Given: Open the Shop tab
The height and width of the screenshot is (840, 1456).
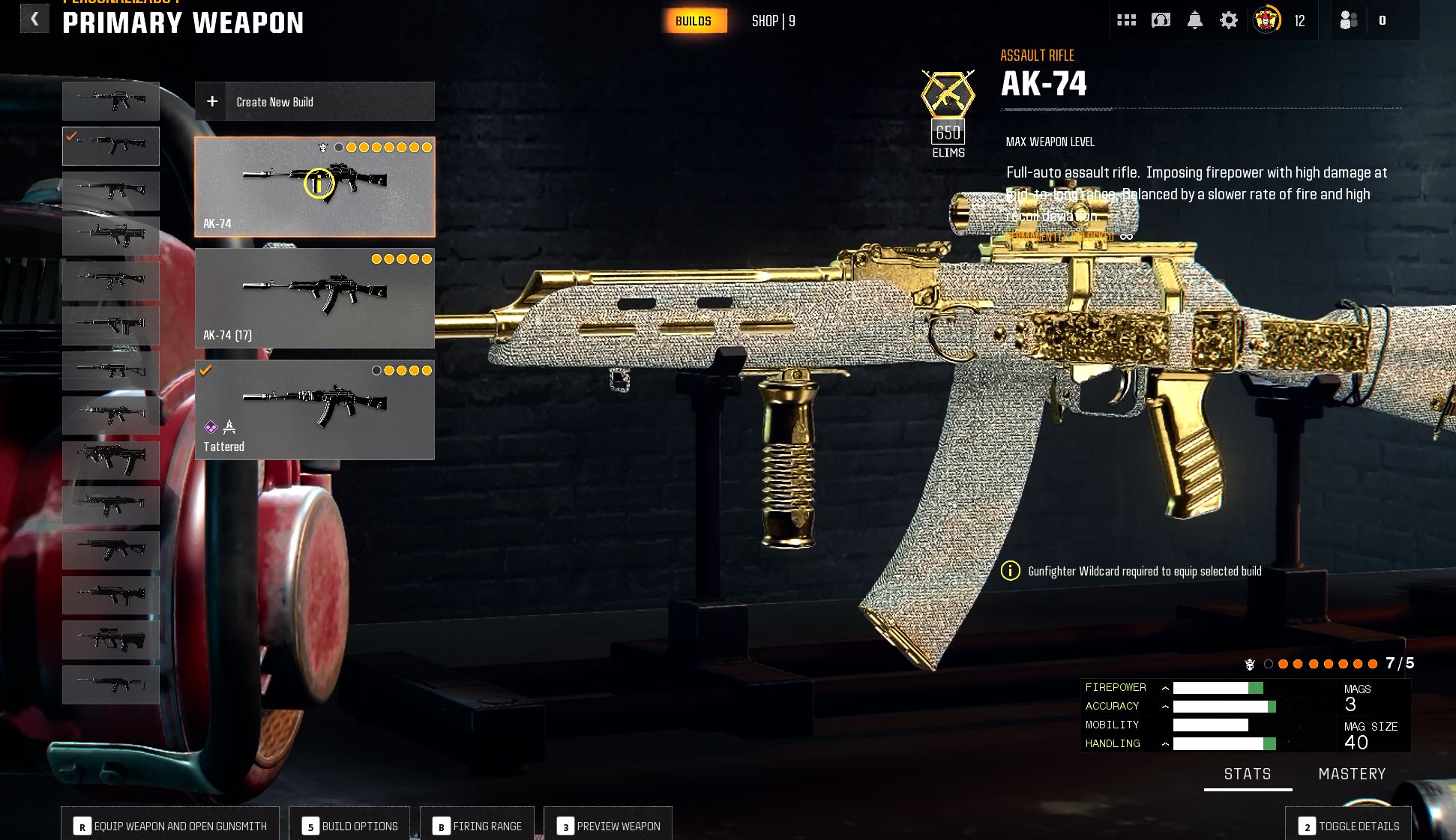Looking at the screenshot, I should [773, 21].
